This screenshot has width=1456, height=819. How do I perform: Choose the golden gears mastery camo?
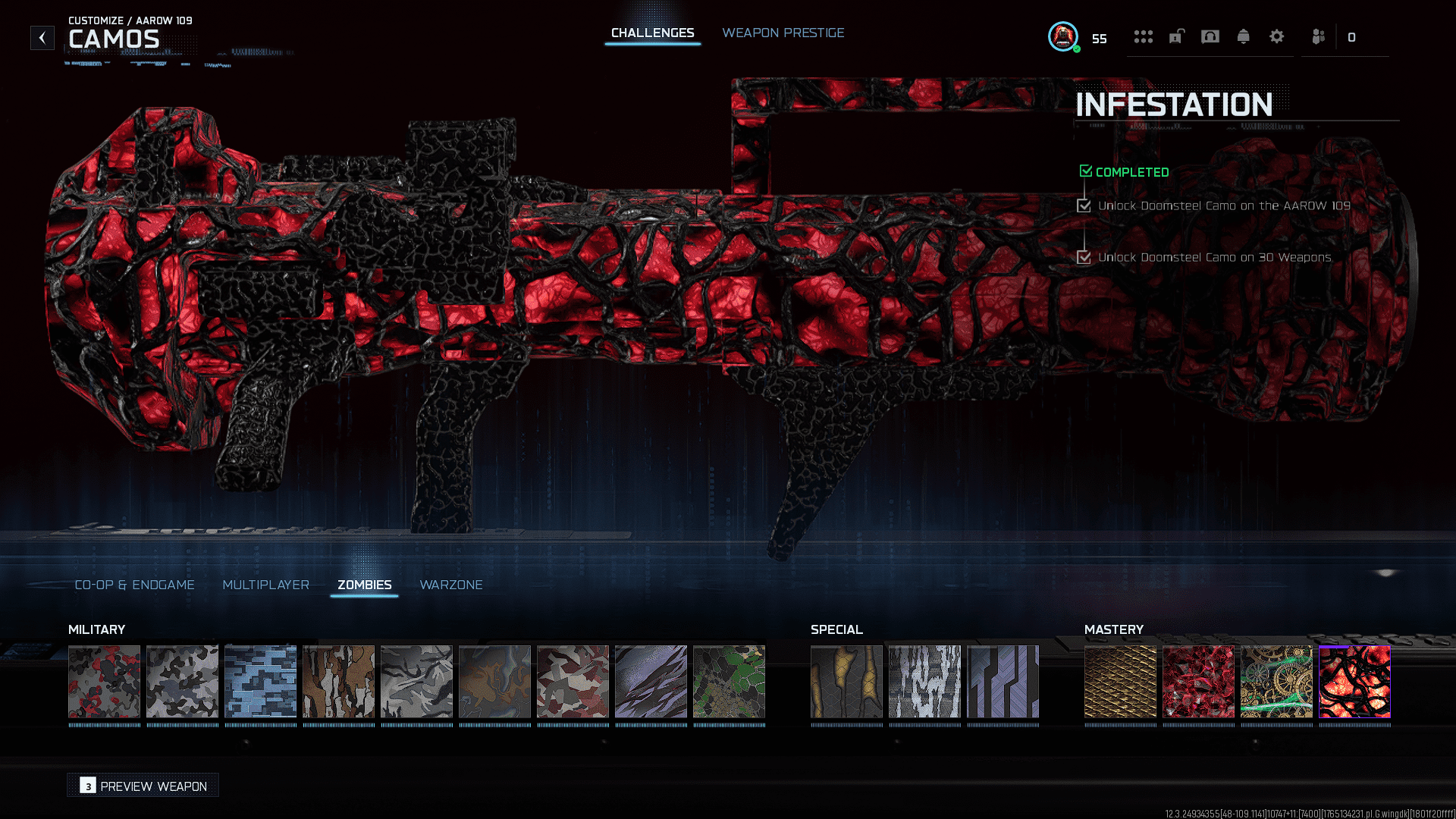click(1276, 681)
